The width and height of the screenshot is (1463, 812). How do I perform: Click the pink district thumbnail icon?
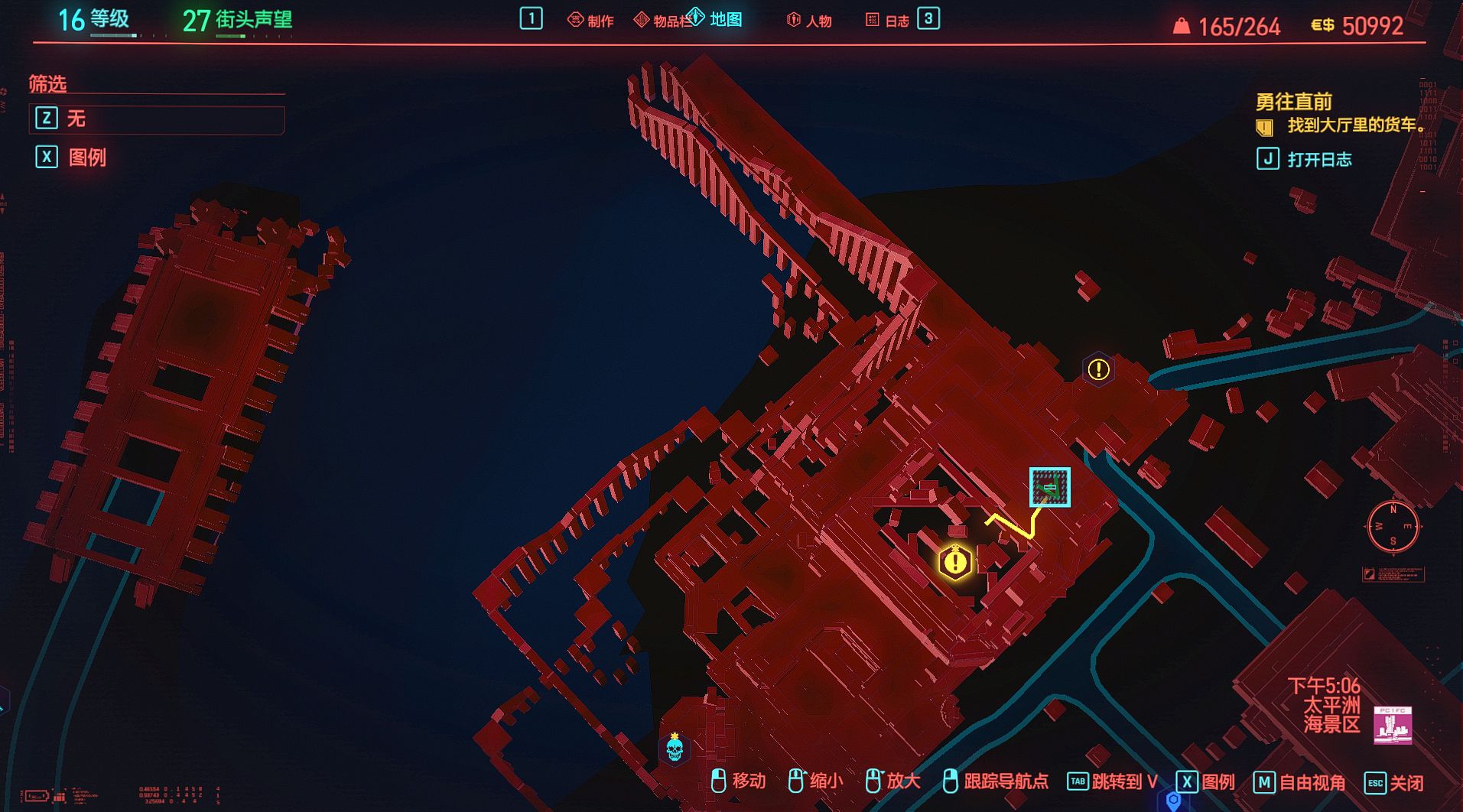[1393, 725]
